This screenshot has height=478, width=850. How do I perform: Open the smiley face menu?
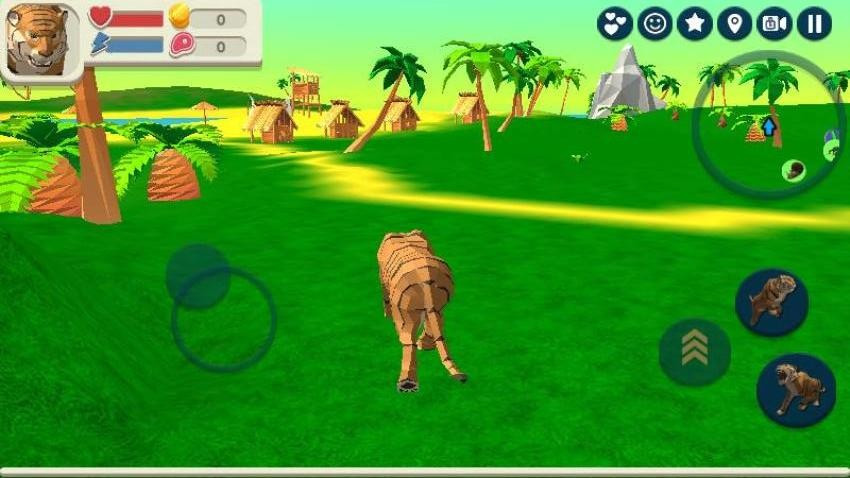(654, 23)
